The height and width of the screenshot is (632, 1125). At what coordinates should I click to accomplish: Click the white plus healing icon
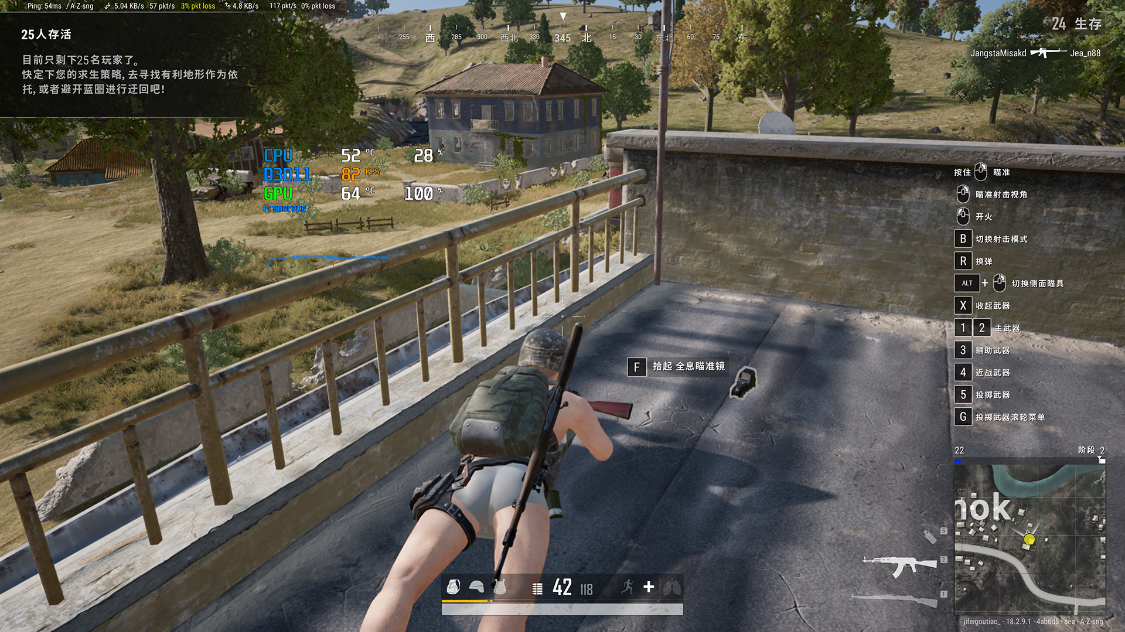pyautogui.click(x=649, y=587)
